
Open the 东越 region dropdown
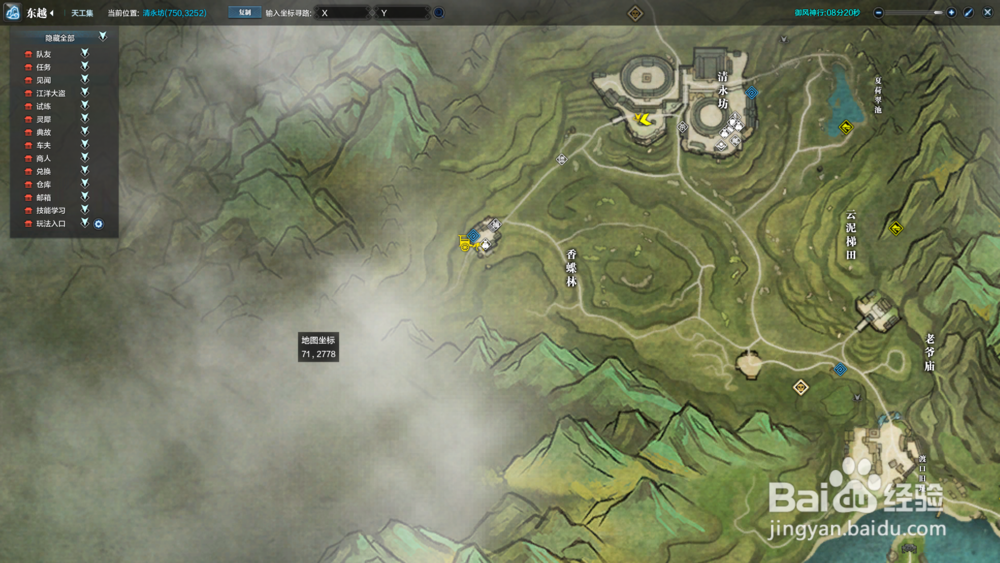(40, 13)
